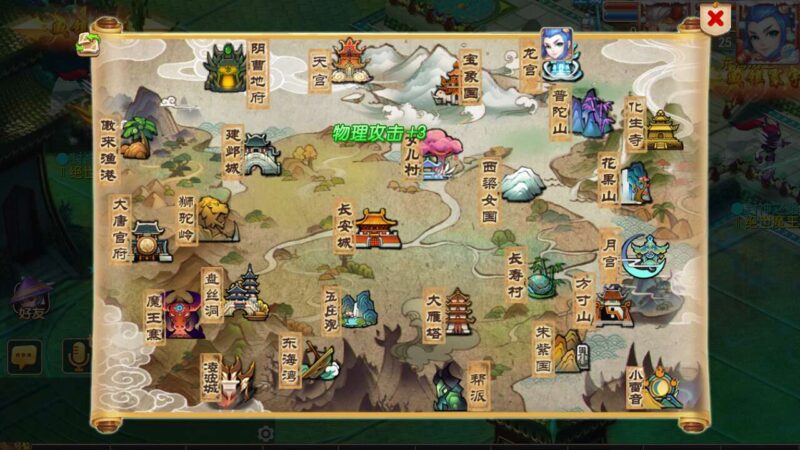Choose the 天宫 palace destination
Image resolution: width=800 pixels, height=450 pixels.
(x=349, y=62)
